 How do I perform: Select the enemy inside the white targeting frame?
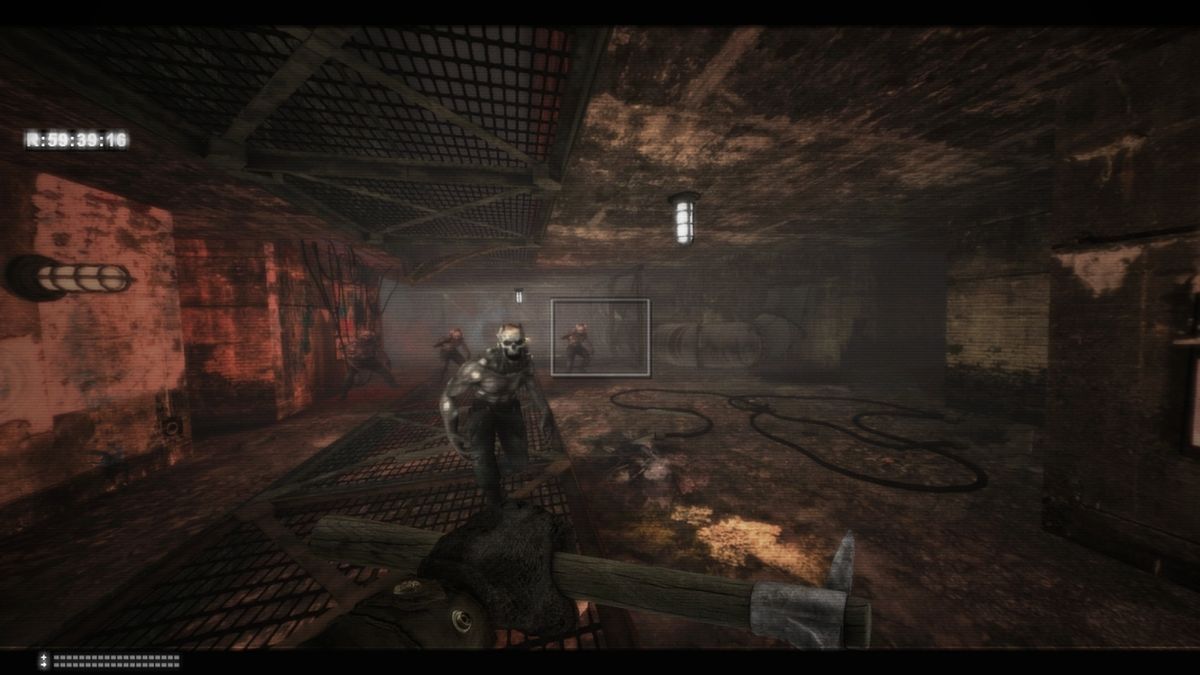coord(577,348)
